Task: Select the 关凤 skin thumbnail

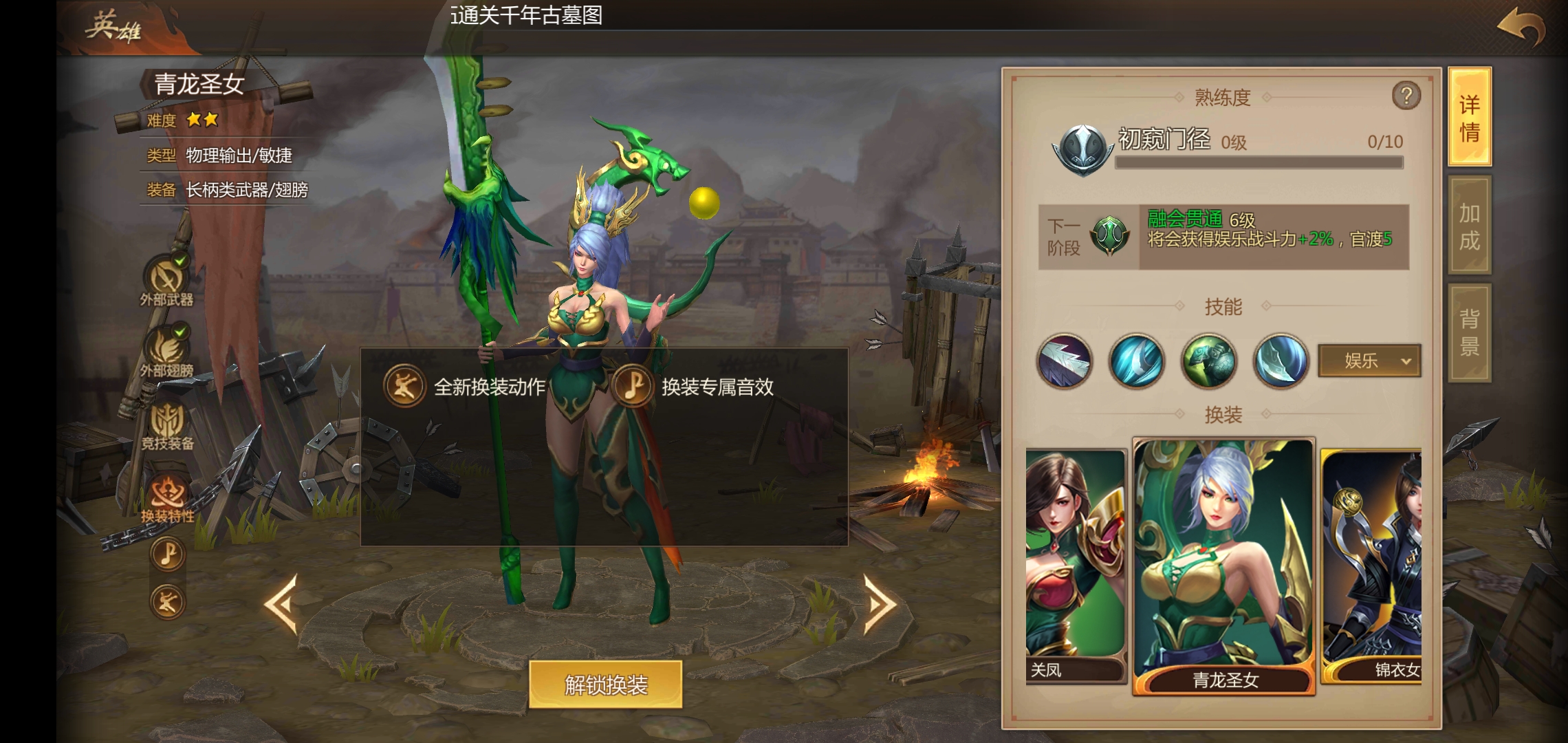Action: coord(1075,566)
